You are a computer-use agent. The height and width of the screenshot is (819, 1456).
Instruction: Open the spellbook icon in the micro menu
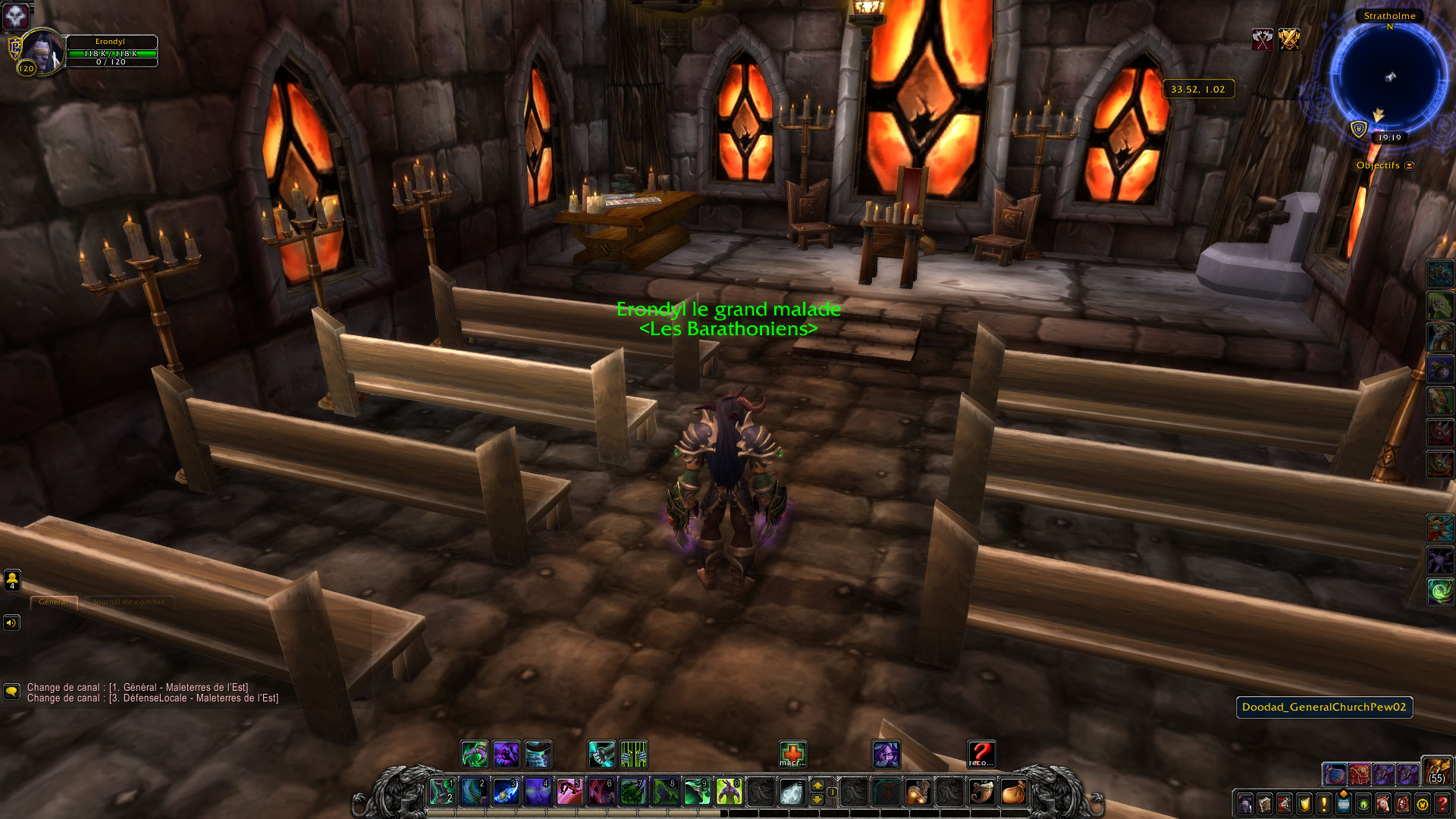(x=1264, y=804)
